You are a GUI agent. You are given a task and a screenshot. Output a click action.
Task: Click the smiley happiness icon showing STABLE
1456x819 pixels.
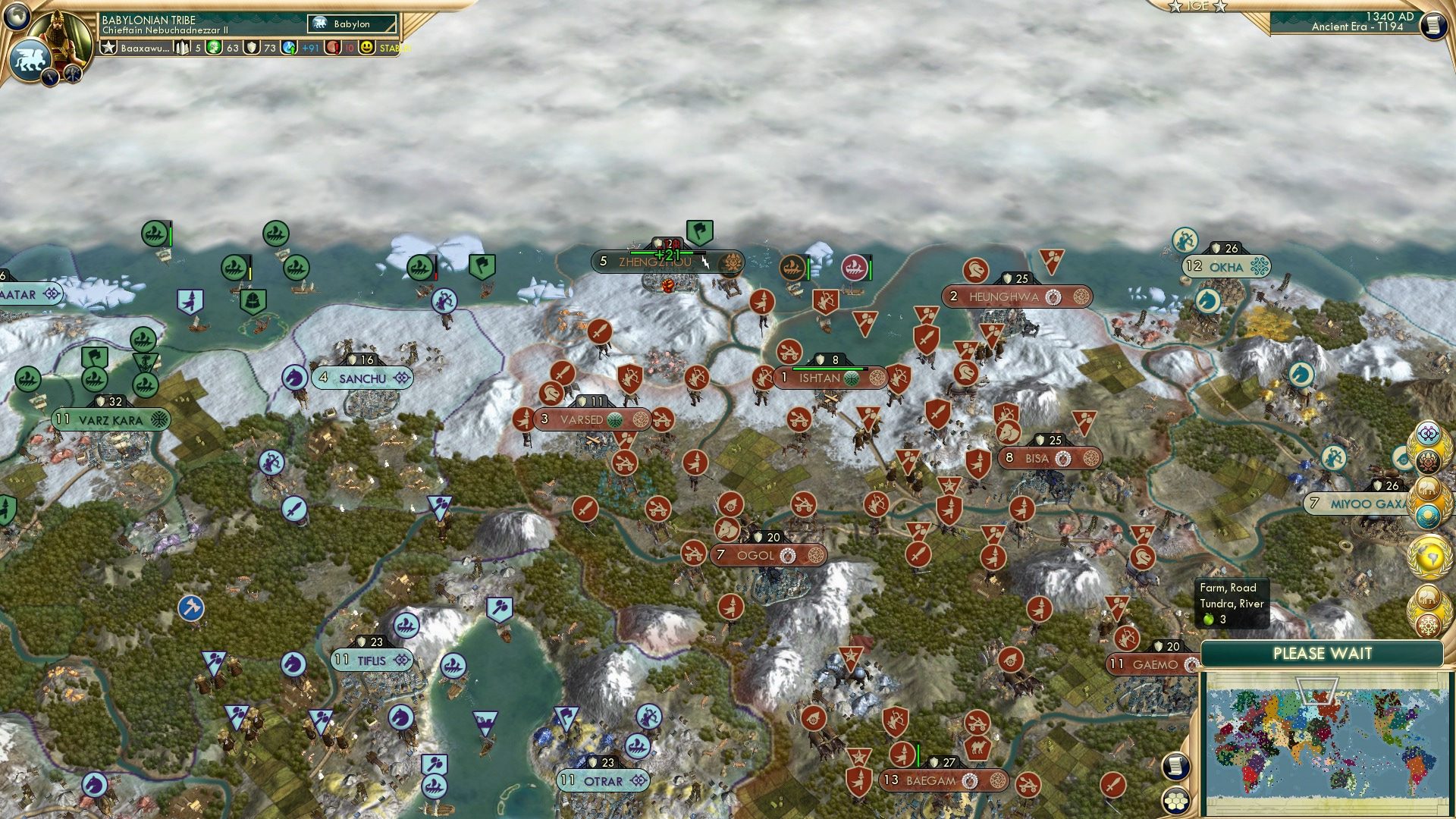coord(366,47)
